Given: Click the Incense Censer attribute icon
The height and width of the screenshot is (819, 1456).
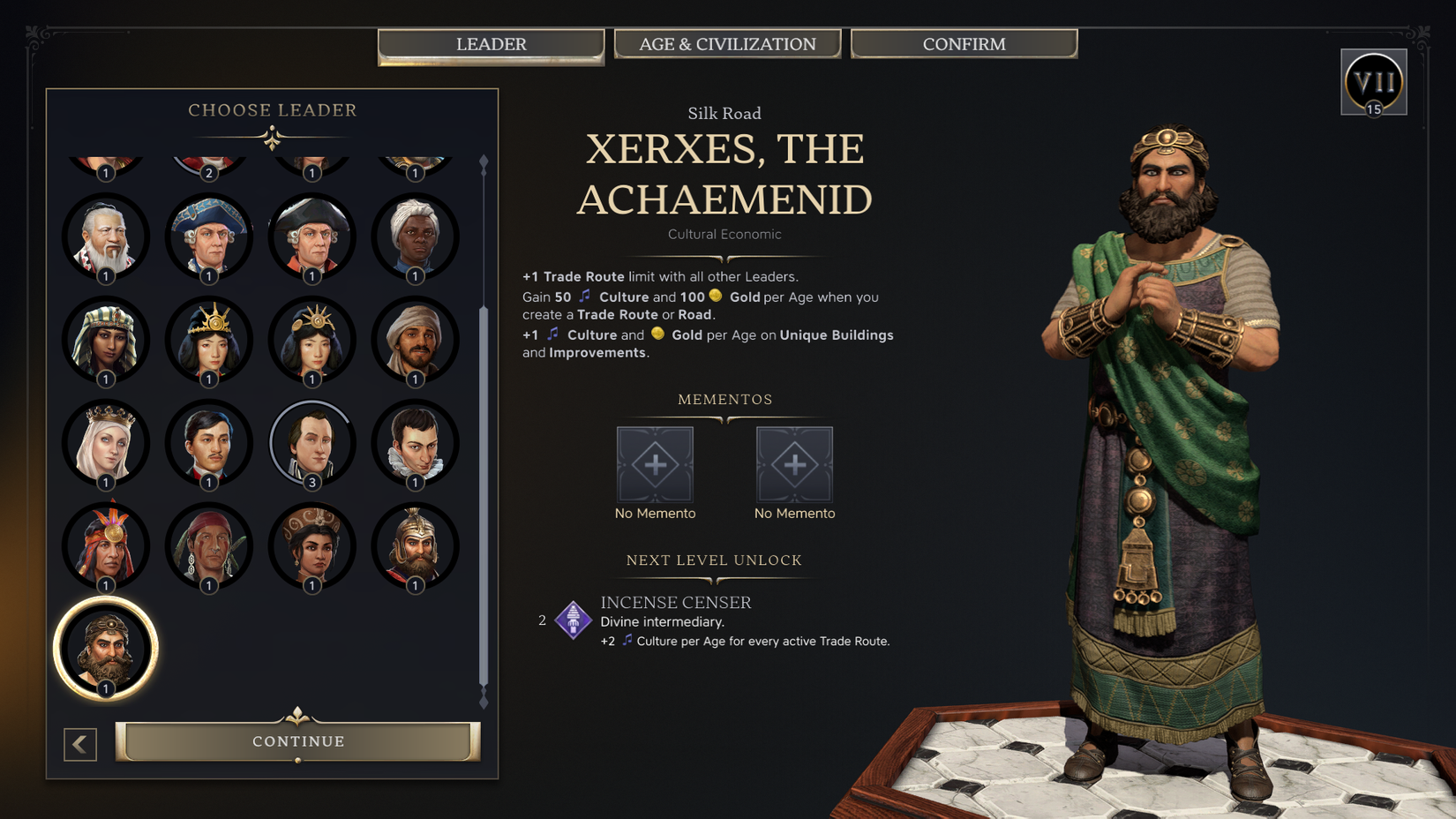Looking at the screenshot, I should pyautogui.click(x=573, y=620).
